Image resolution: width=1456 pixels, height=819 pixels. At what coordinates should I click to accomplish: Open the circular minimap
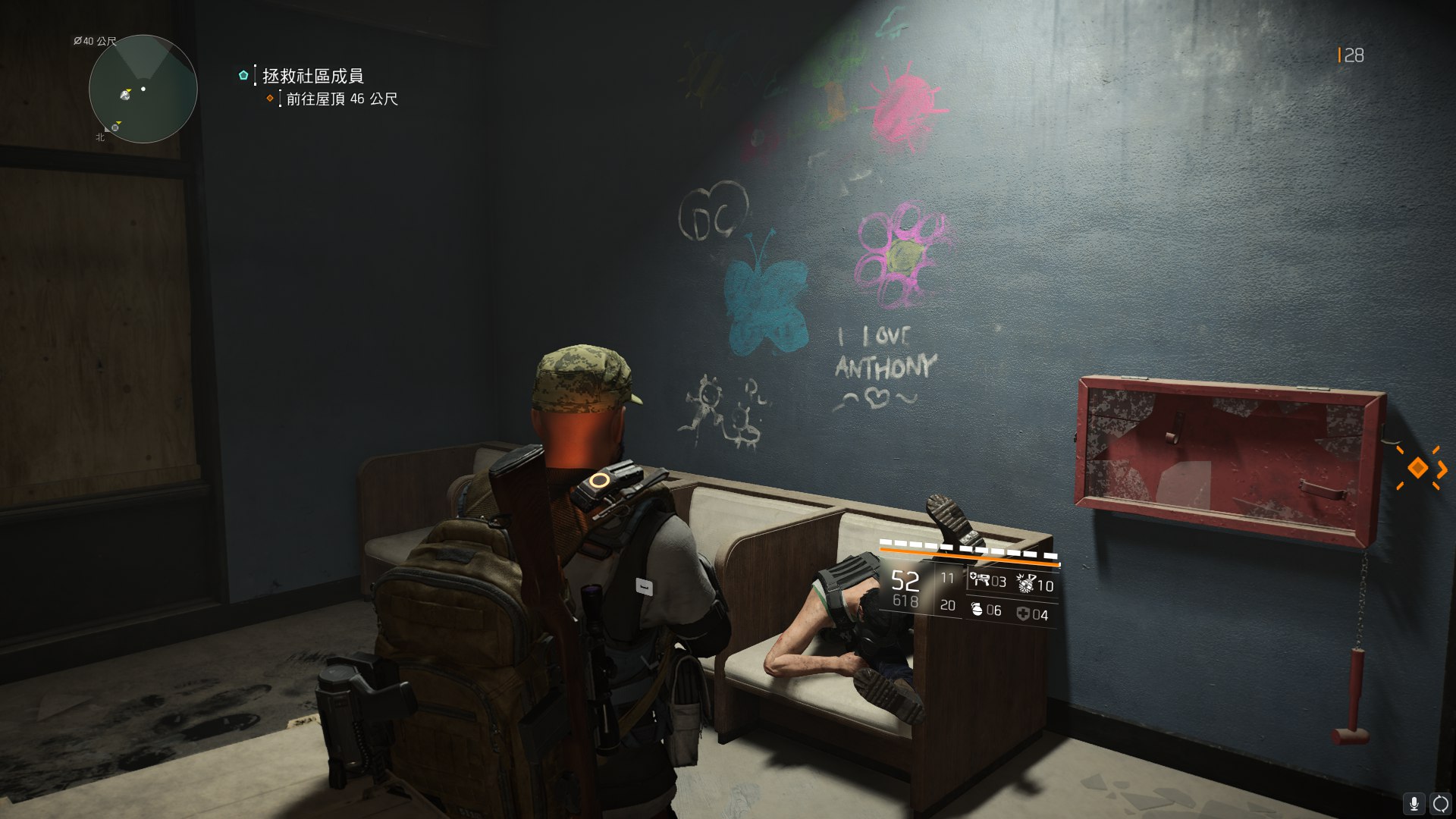pos(143,89)
